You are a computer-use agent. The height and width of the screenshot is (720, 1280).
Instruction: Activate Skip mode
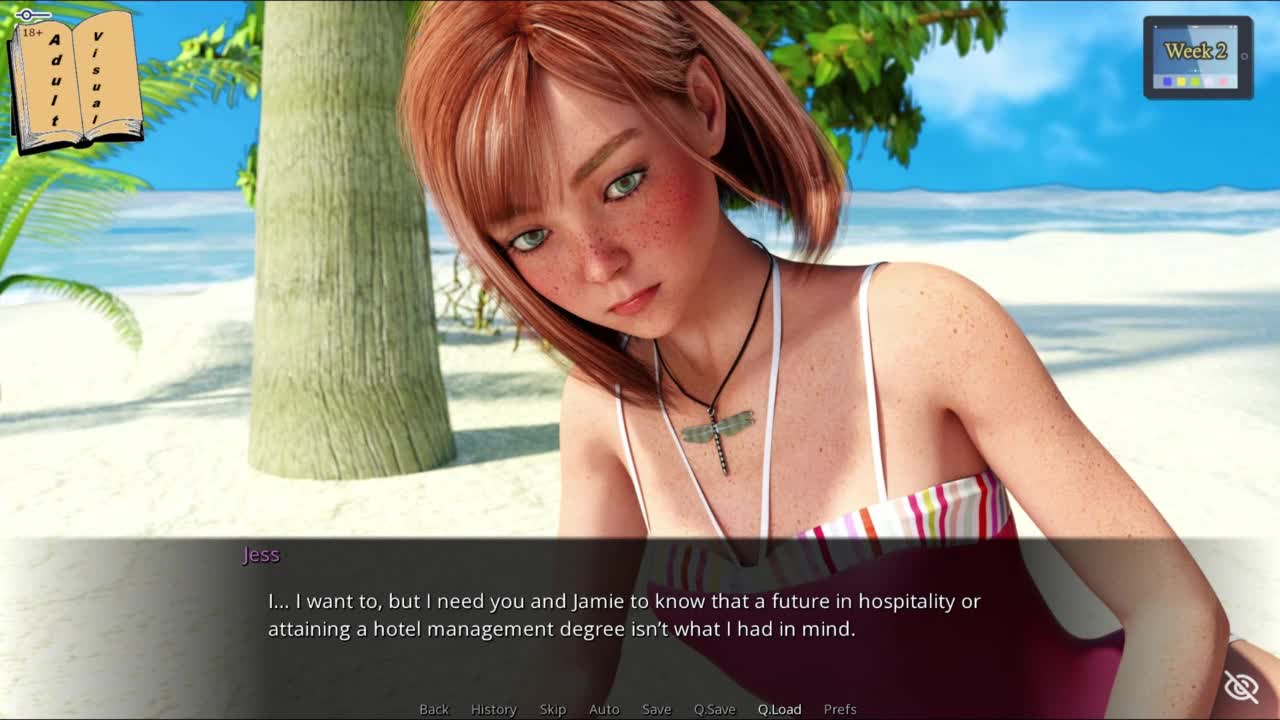tap(553, 709)
